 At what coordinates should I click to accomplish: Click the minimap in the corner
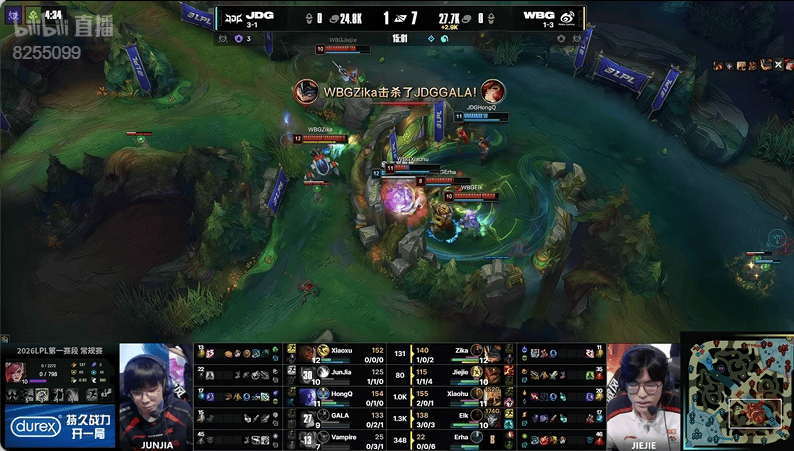tap(737, 392)
